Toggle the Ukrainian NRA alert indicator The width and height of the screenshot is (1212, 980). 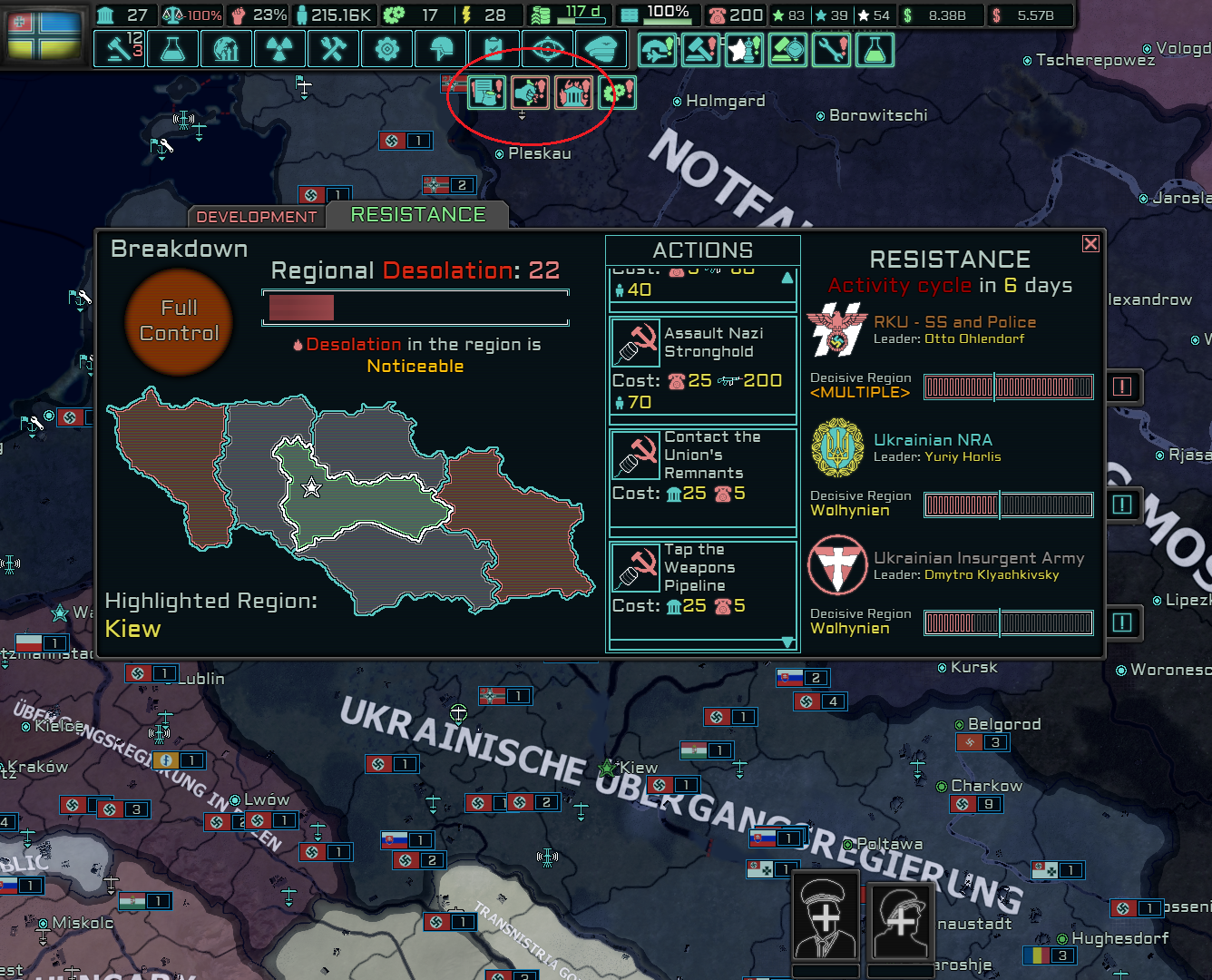point(1122,505)
